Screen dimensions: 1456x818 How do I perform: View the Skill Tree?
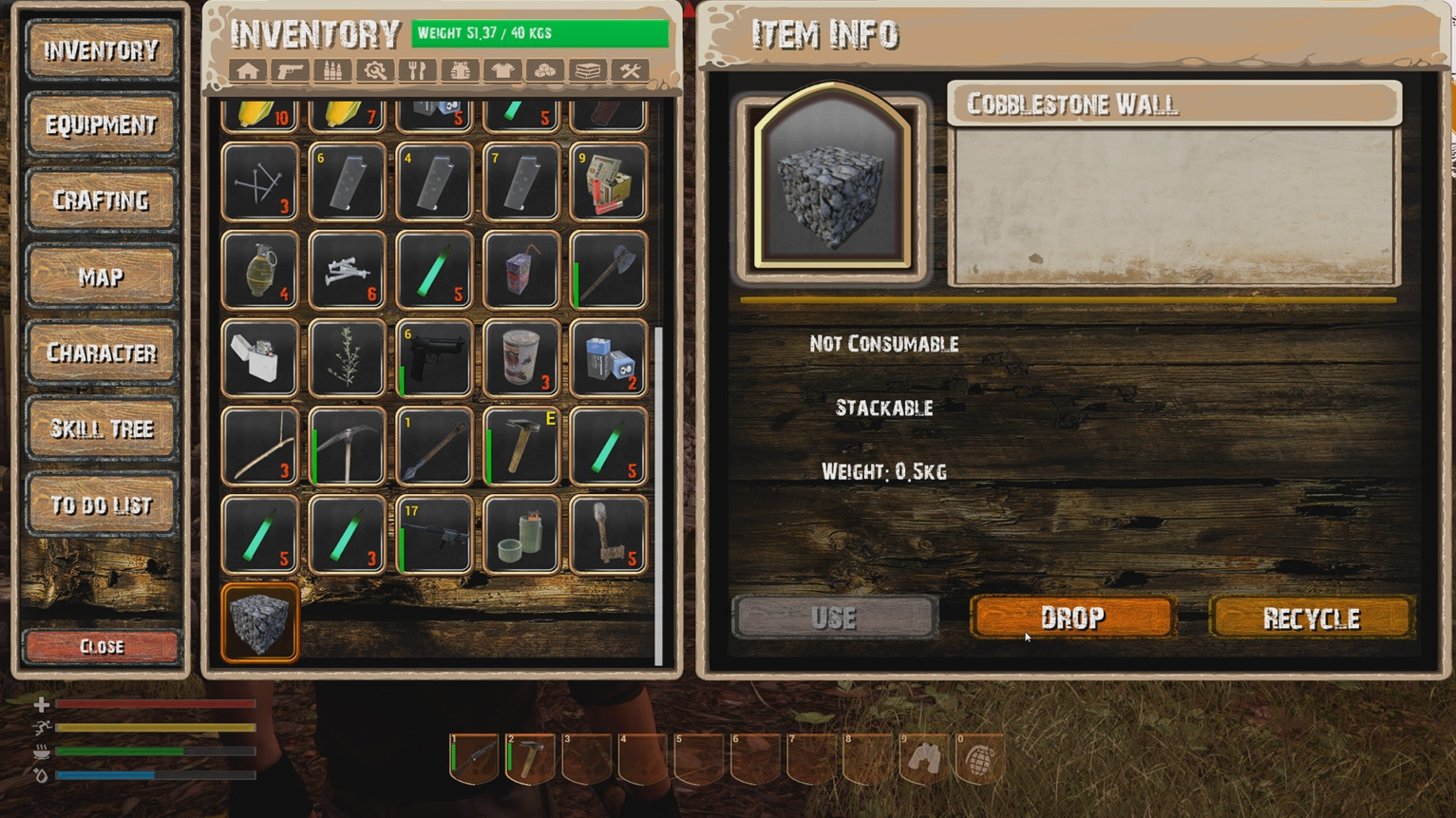pyautogui.click(x=102, y=428)
